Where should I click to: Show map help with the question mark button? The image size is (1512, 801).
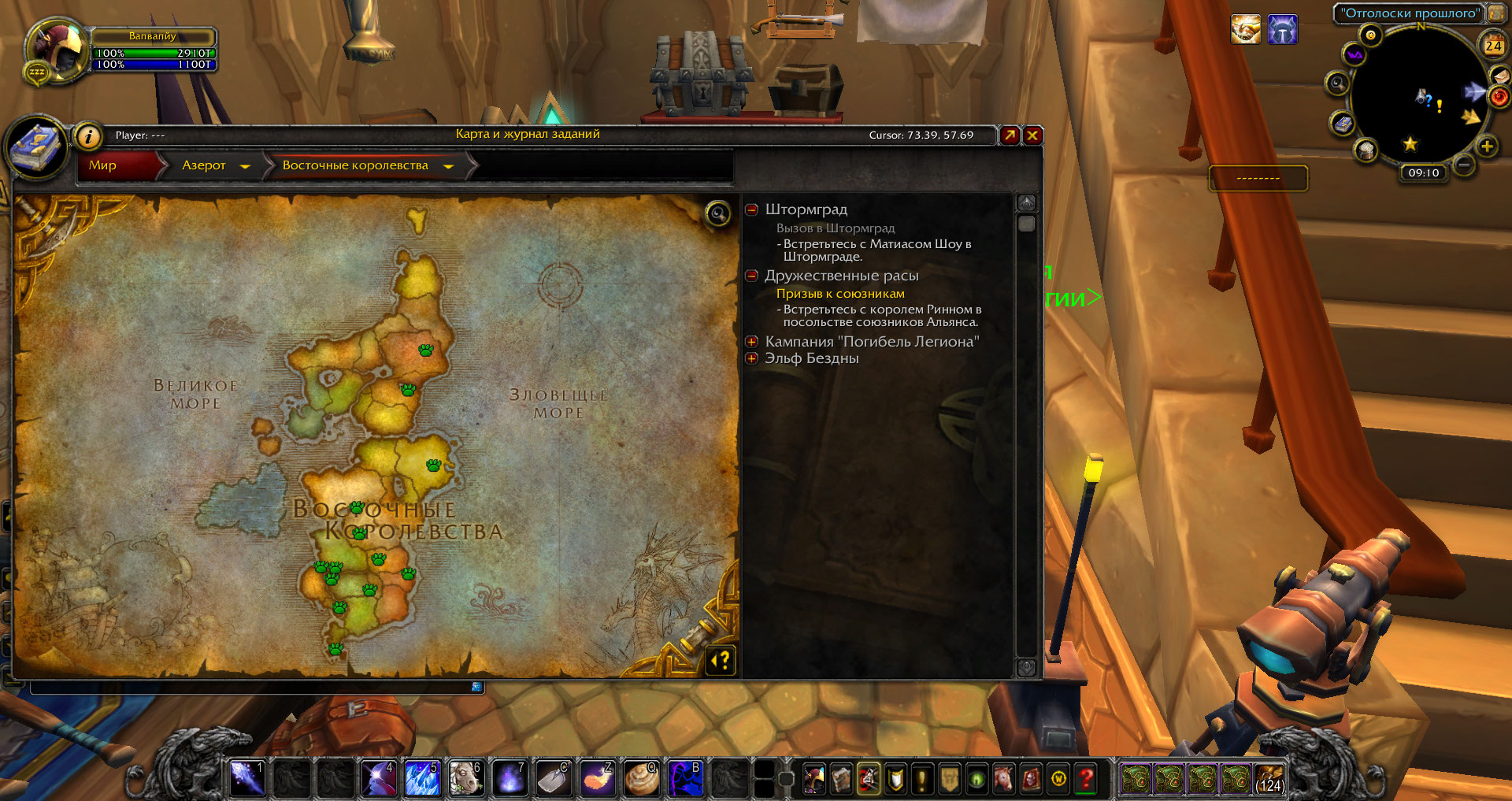tap(721, 660)
